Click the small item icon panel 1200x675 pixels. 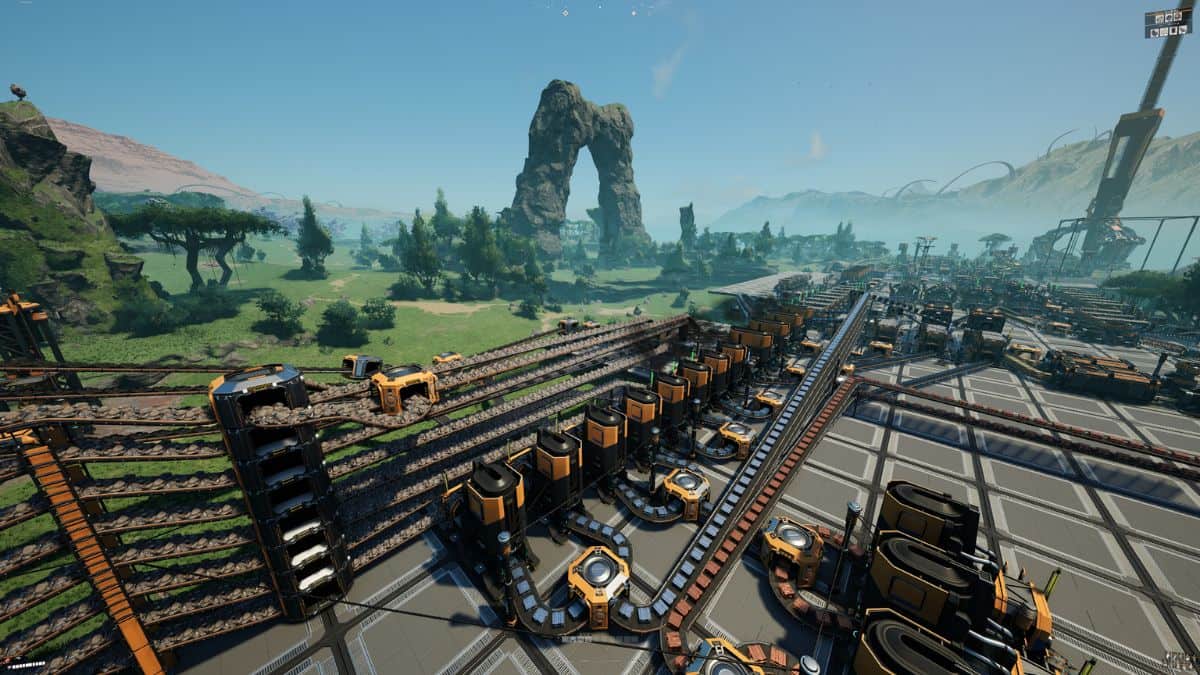click(1167, 23)
